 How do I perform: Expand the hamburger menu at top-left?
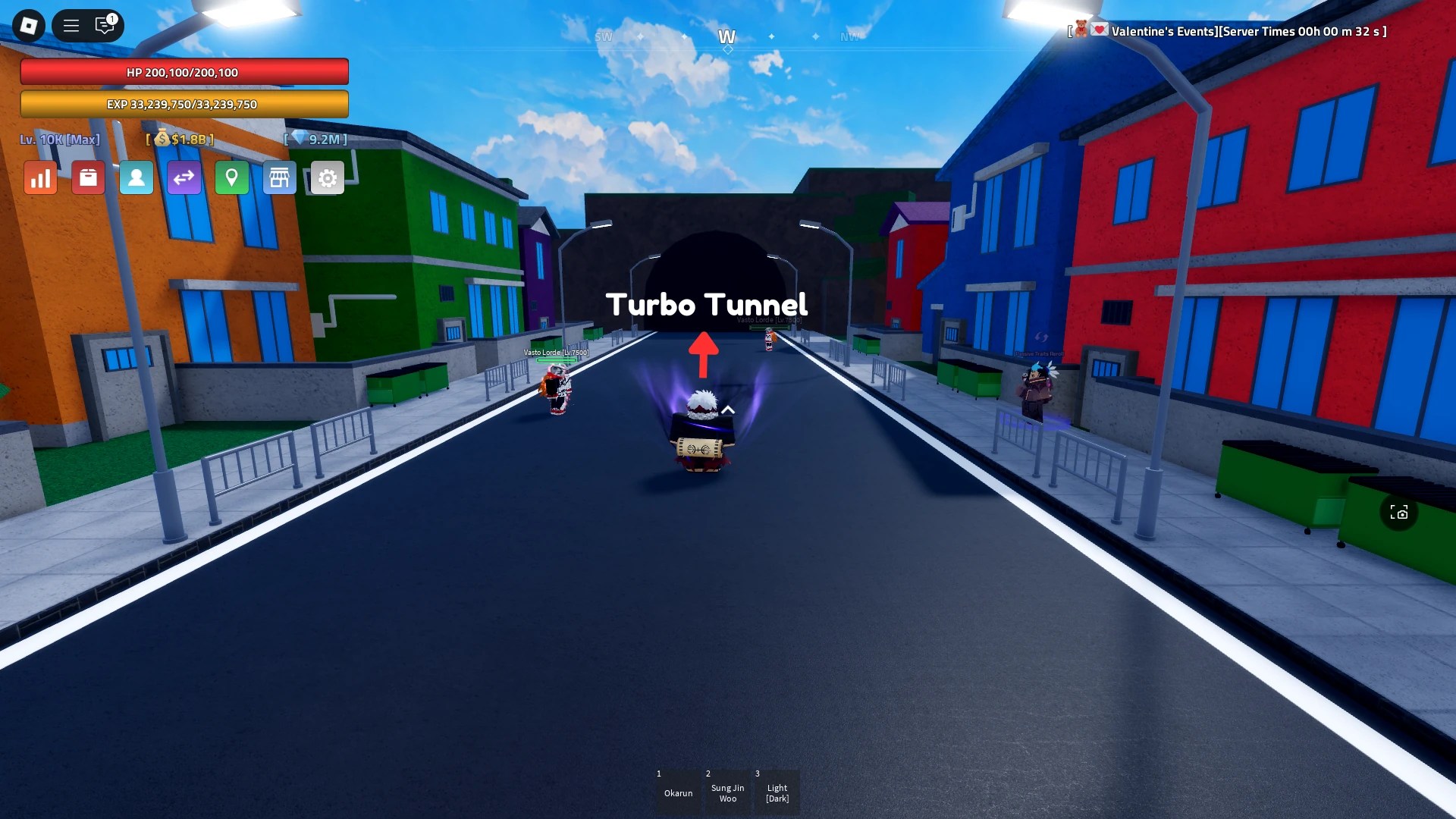(71, 25)
